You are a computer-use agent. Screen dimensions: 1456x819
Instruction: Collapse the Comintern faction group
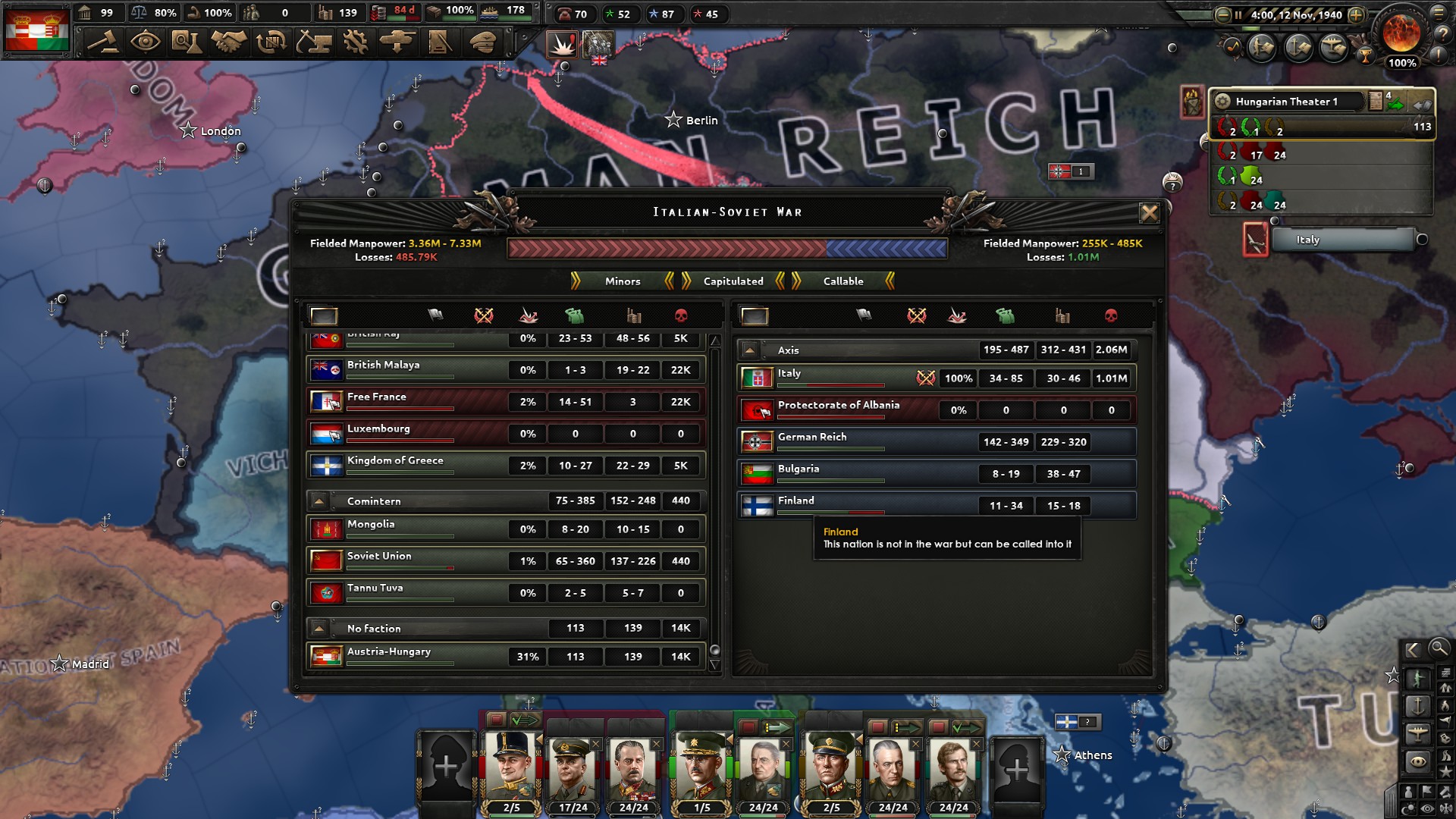pyautogui.click(x=320, y=500)
